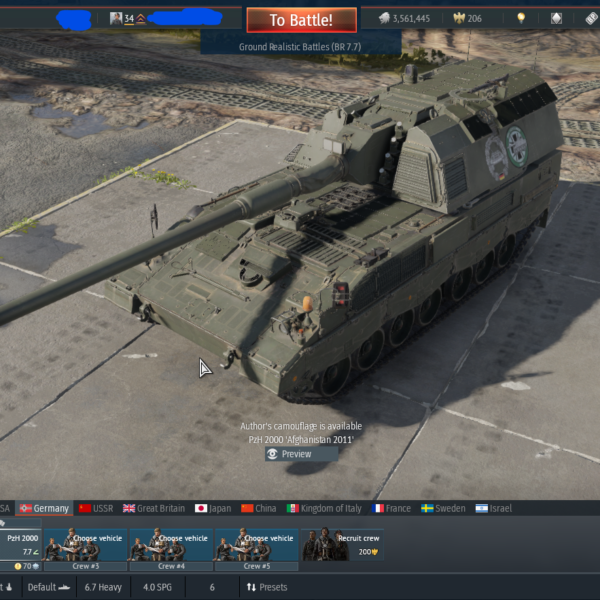600x600 pixels.
Task: Open the Sweden nation tab
Action: click(x=443, y=508)
